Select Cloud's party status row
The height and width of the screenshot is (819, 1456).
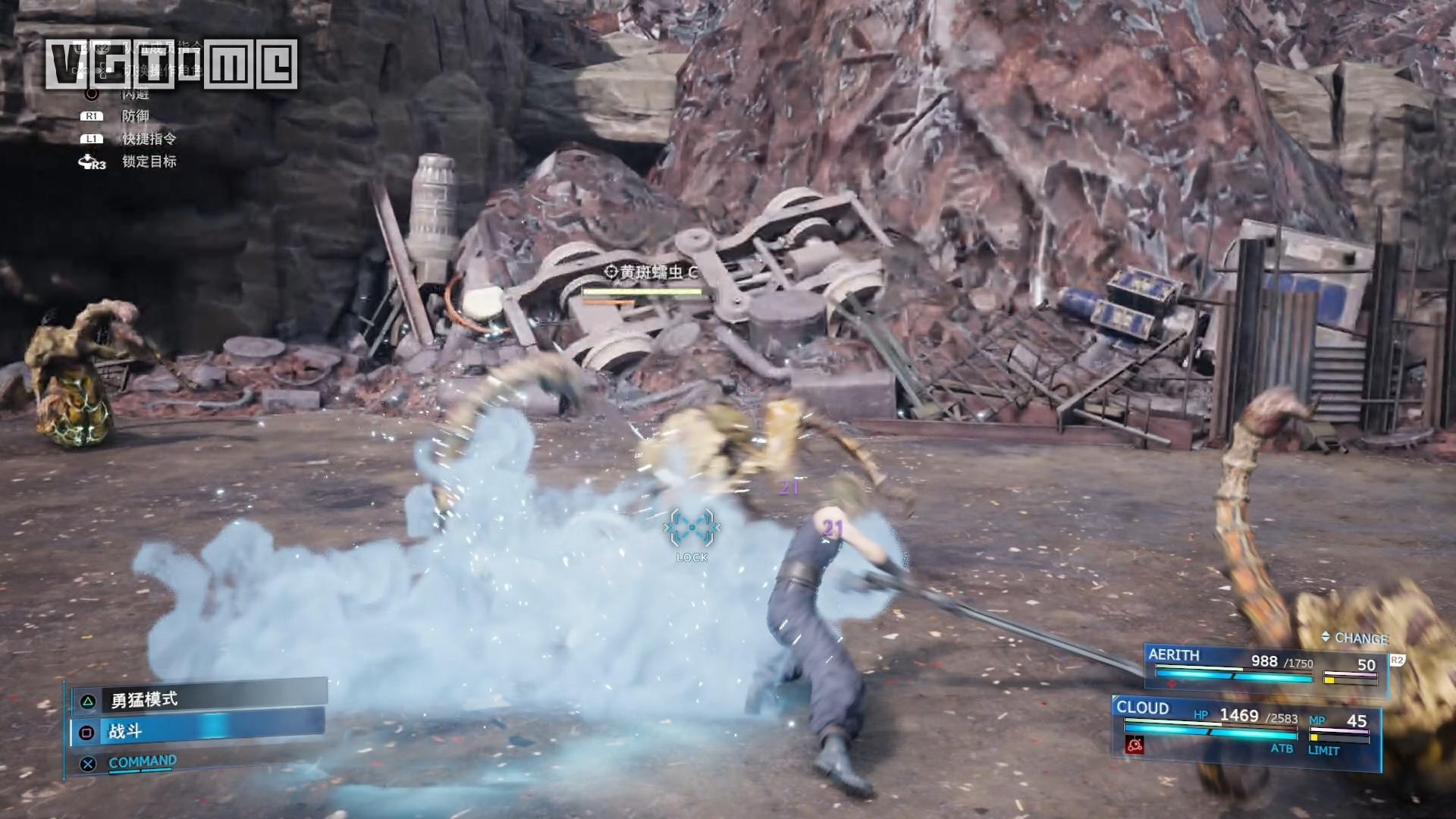click(1245, 724)
